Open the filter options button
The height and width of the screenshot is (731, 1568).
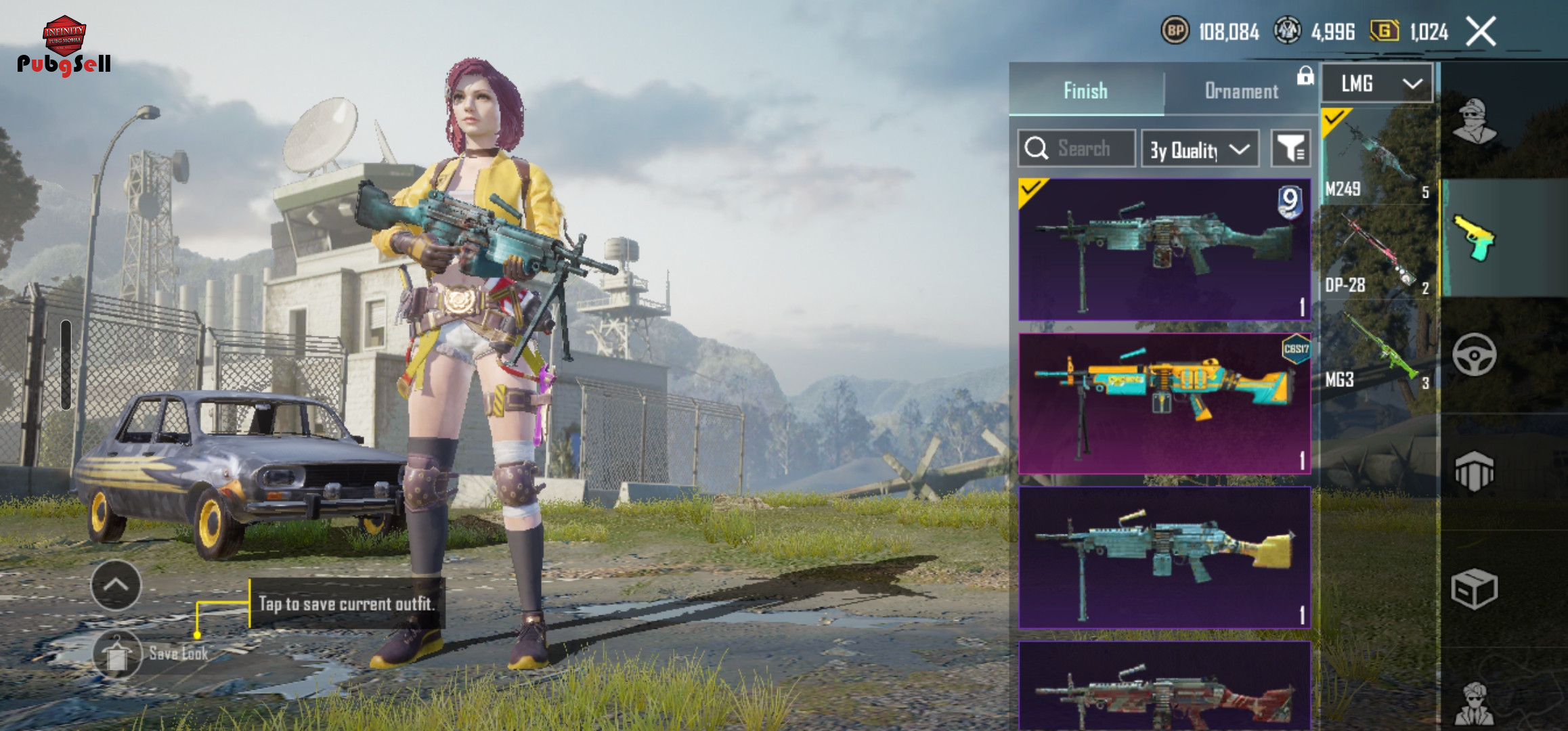pyautogui.click(x=1290, y=148)
